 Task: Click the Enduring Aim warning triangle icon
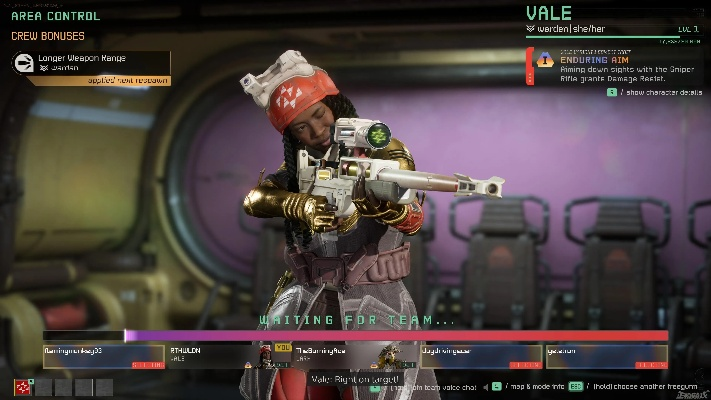coord(545,61)
